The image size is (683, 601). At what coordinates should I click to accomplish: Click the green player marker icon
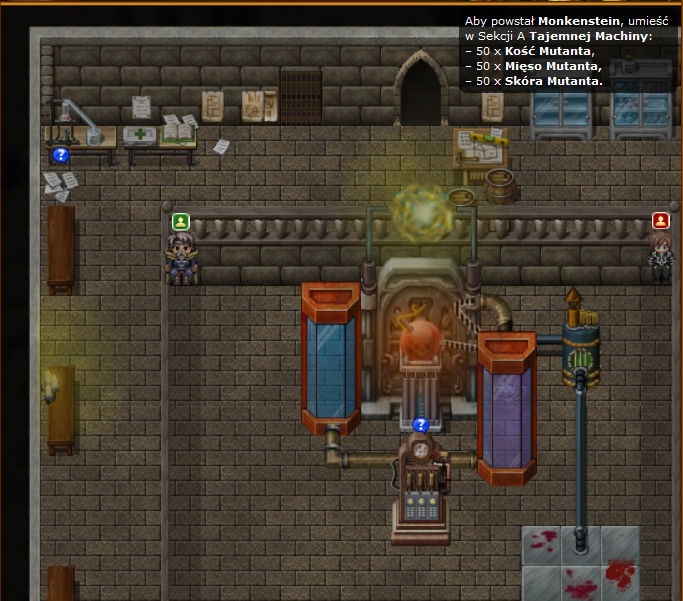pyautogui.click(x=180, y=221)
